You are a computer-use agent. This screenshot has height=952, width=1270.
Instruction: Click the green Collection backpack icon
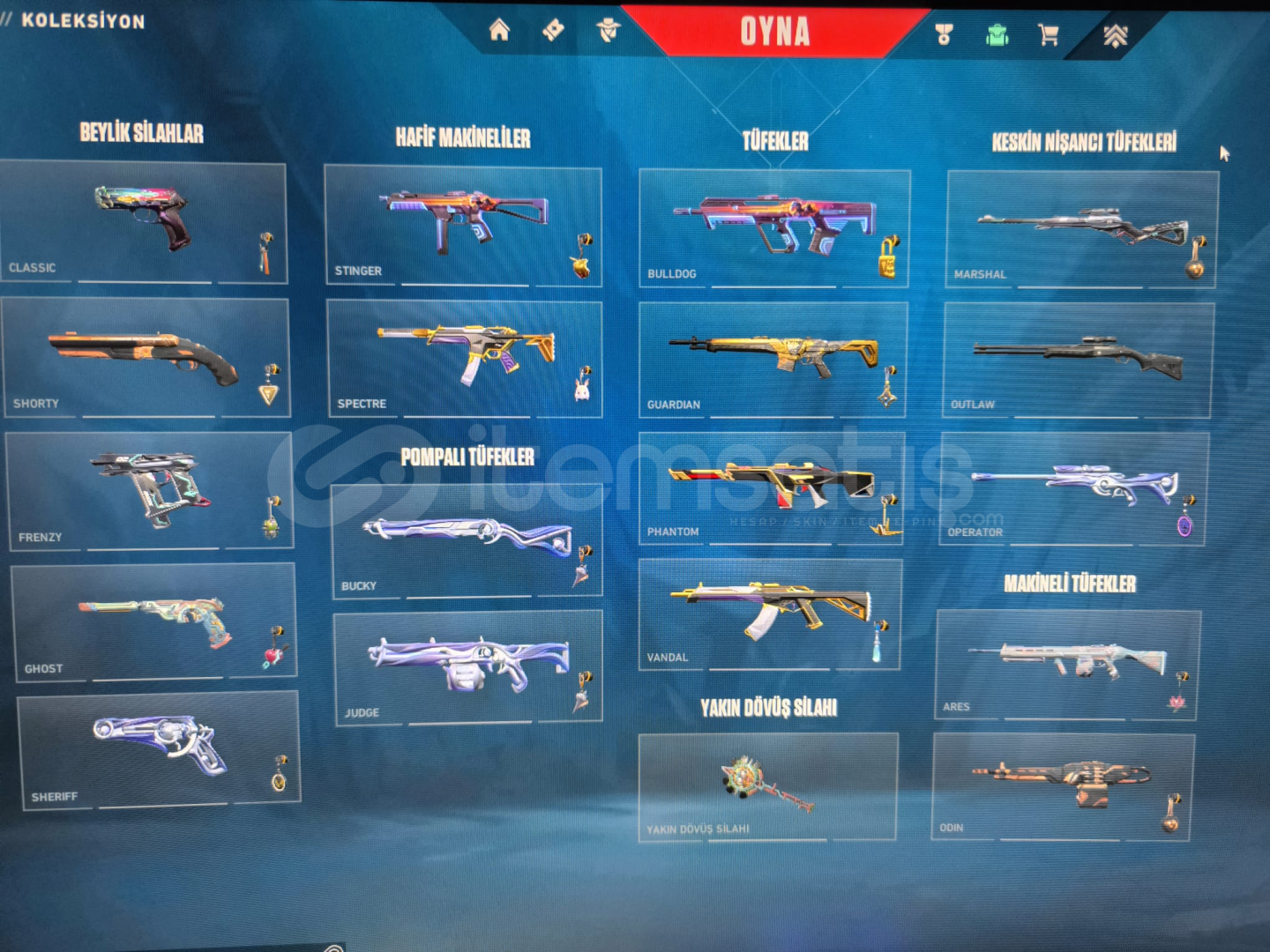coord(997,35)
